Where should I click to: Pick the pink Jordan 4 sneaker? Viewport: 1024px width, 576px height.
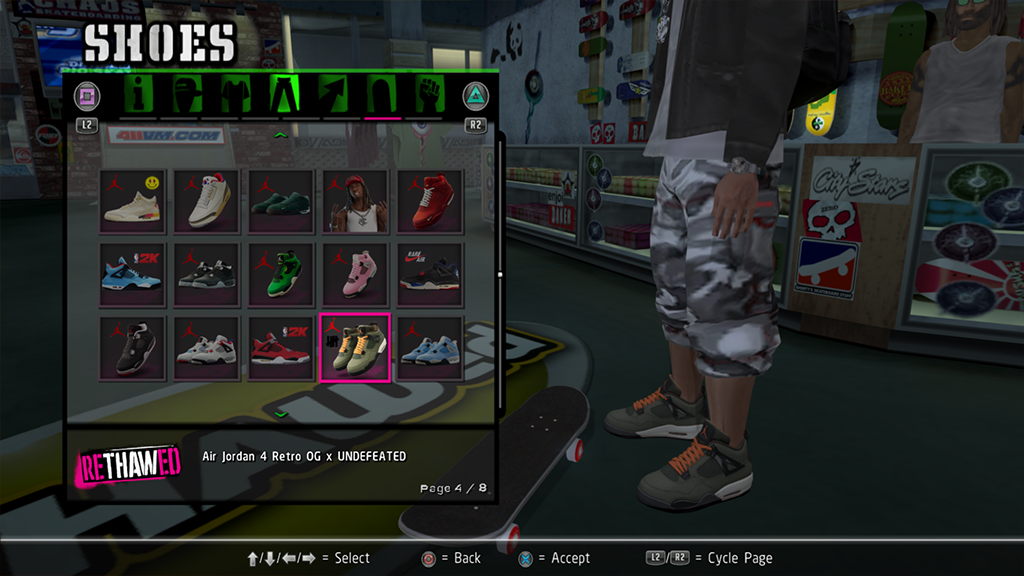(355, 273)
